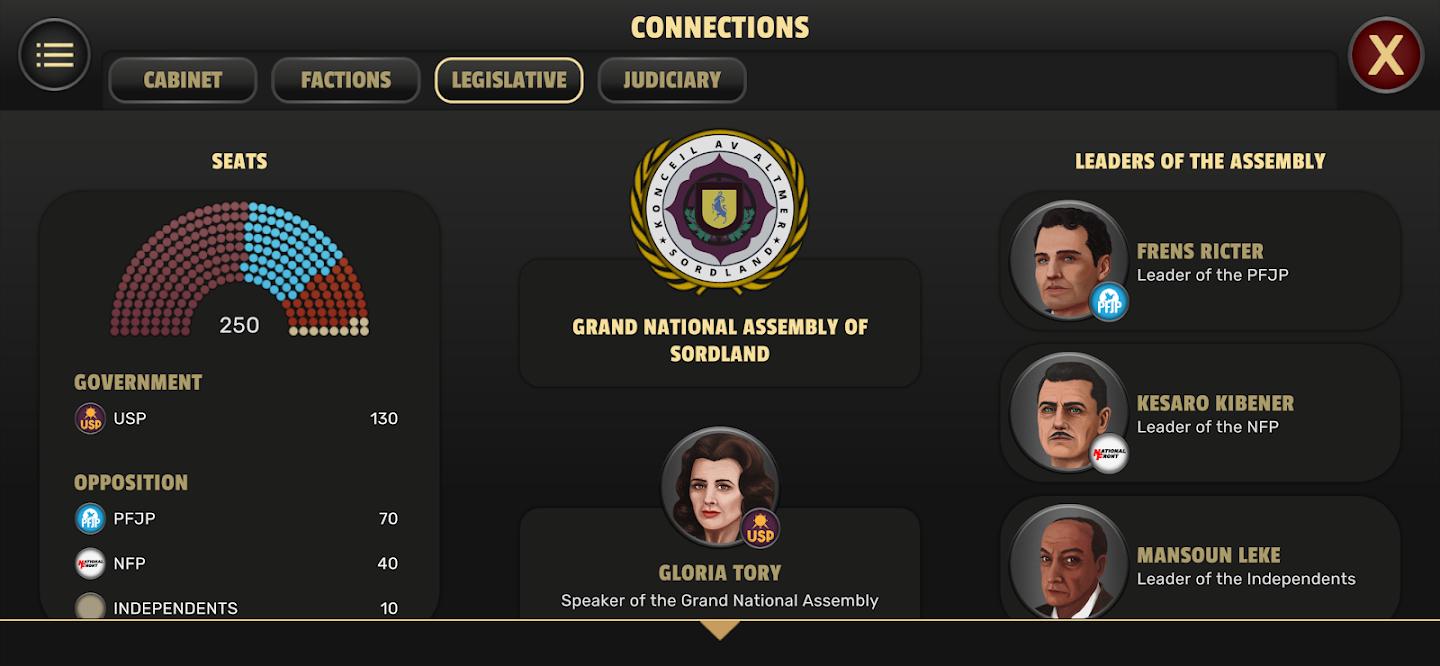Viewport: 1440px width, 666px height.
Task: Switch to the Cabinet tab
Action: (183, 80)
